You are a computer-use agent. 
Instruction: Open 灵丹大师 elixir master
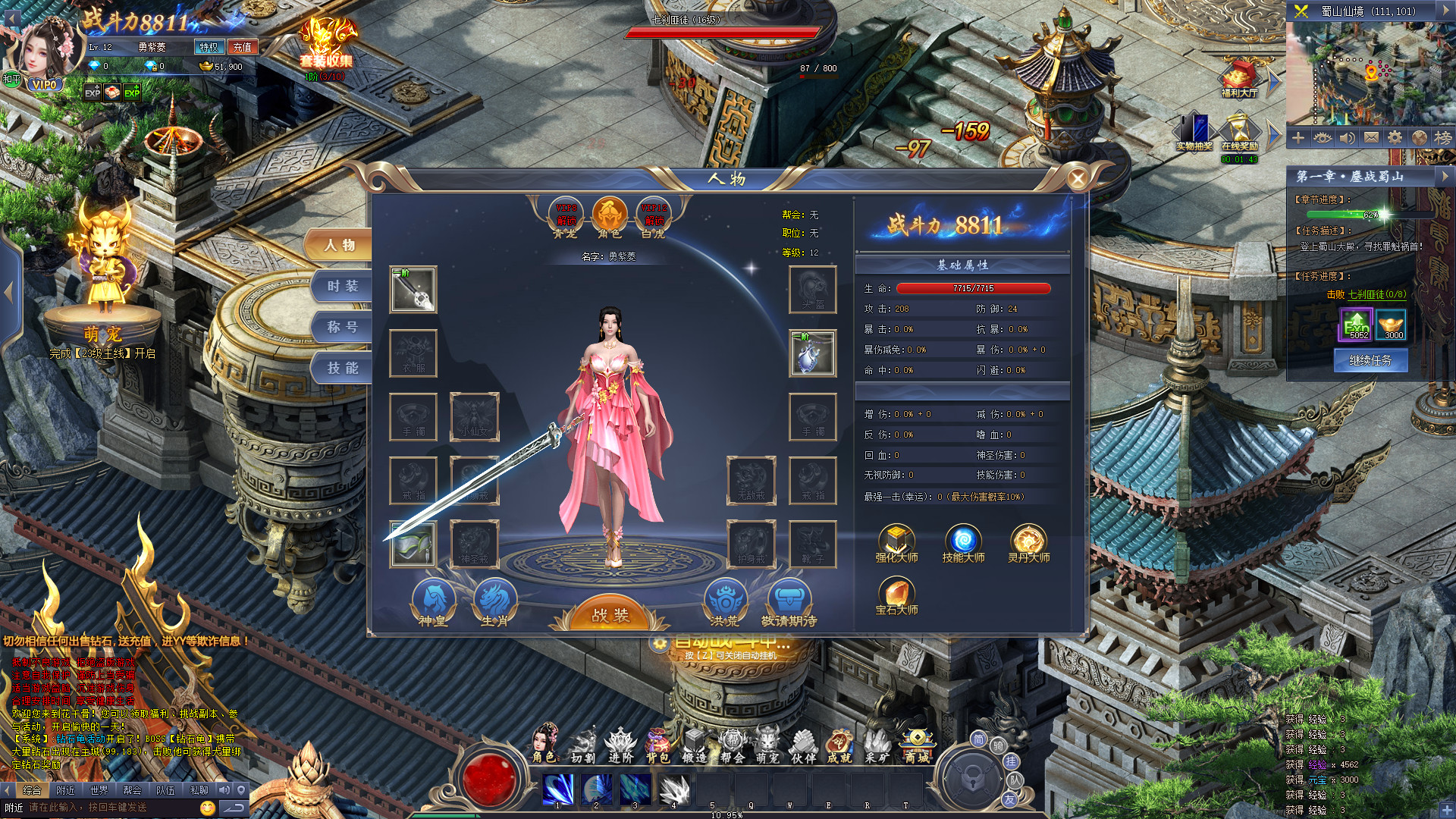click(1028, 544)
